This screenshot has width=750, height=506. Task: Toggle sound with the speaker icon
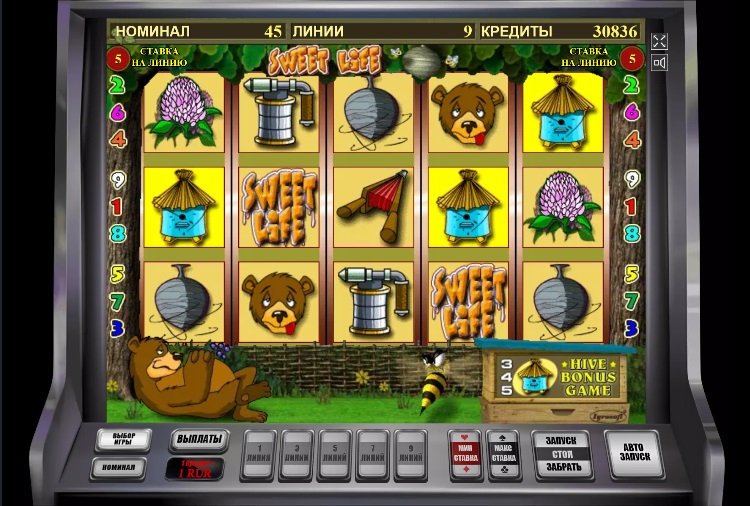click(x=659, y=63)
